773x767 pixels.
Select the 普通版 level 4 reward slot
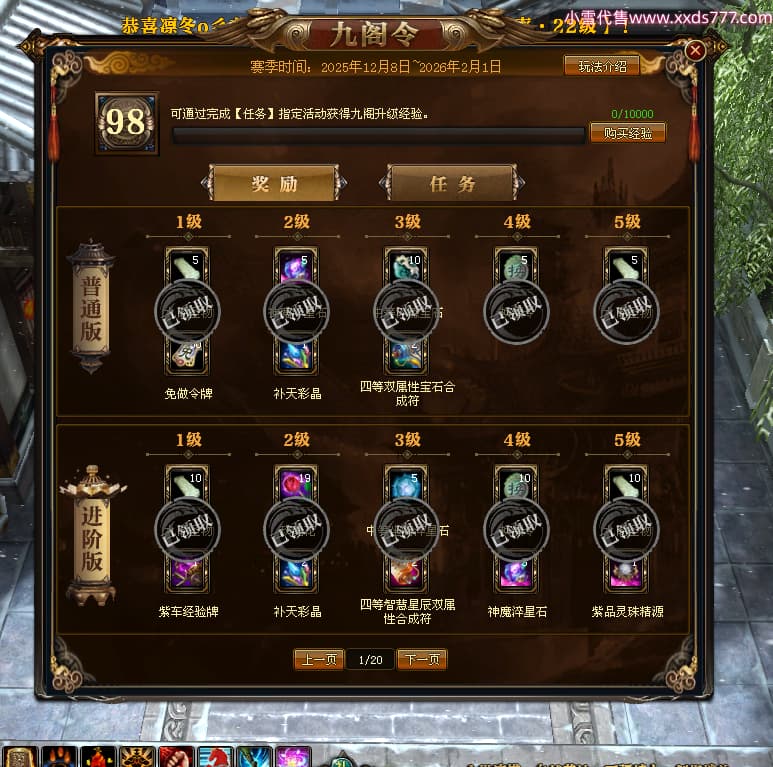point(516,311)
